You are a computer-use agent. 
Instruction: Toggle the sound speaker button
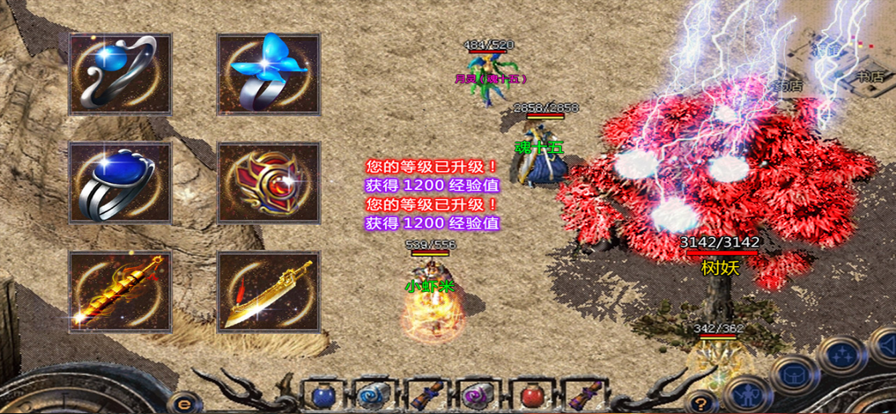pyautogui.click(x=884, y=345)
